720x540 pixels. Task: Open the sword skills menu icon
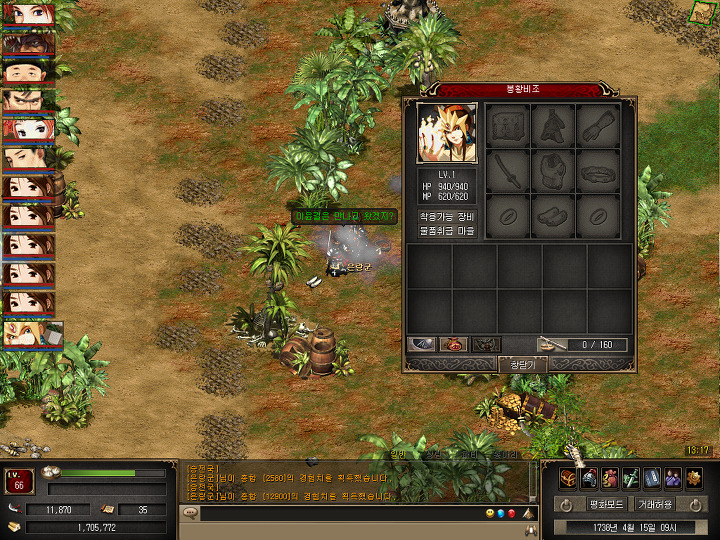click(x=631, y=478)
